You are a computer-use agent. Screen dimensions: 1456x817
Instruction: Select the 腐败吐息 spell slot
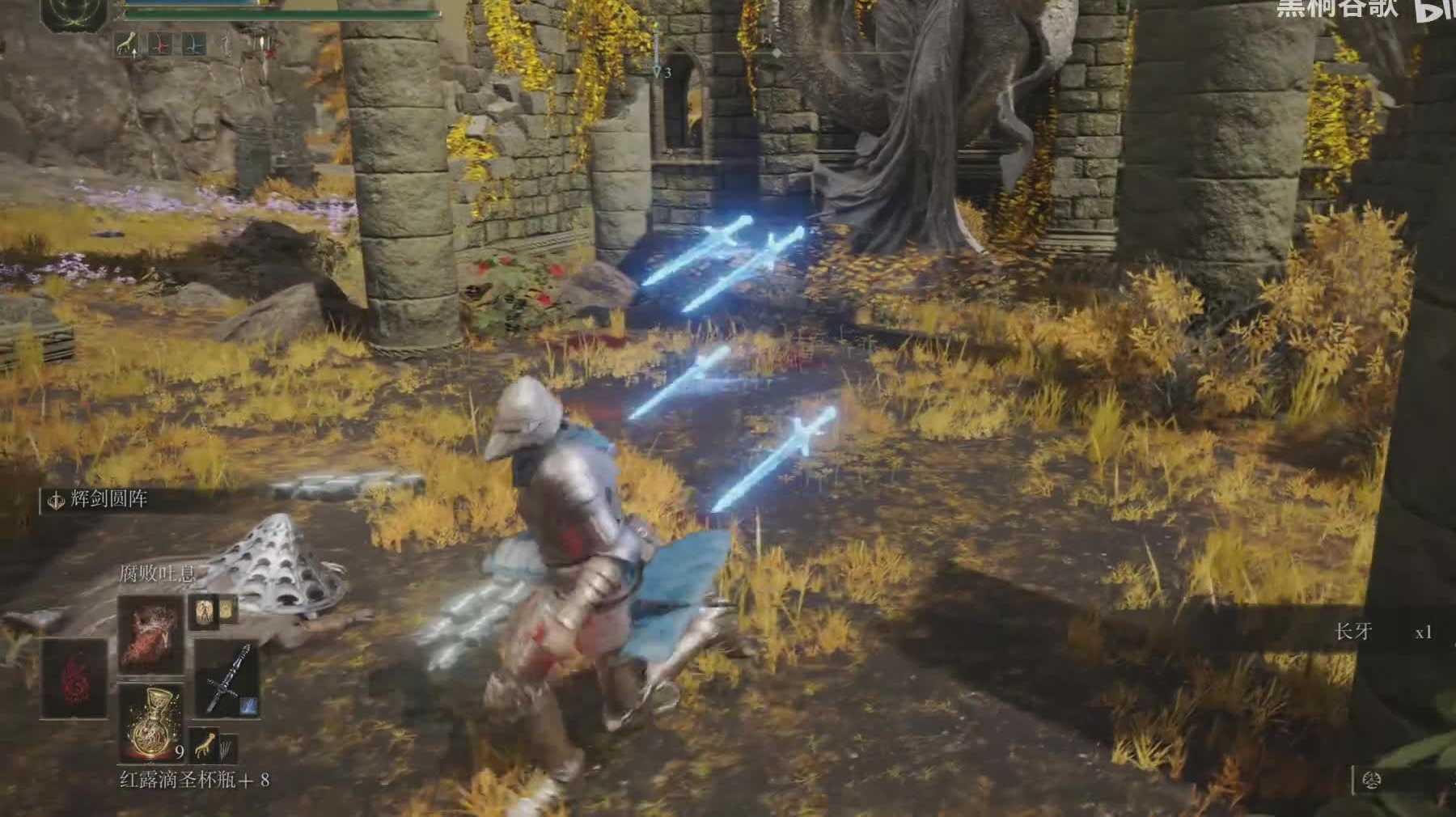click(x=150, y=634)
